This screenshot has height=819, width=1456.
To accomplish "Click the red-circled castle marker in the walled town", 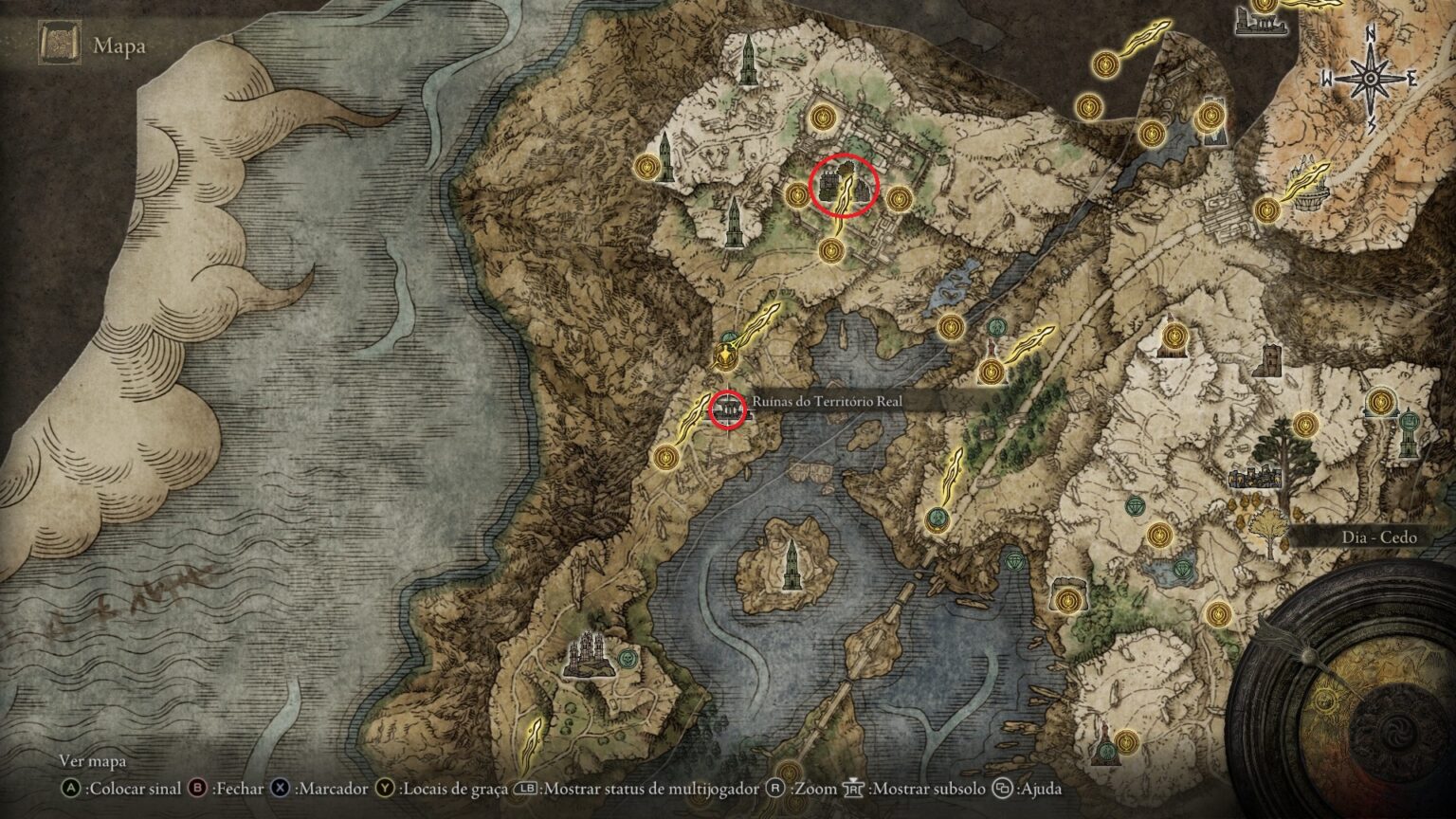I will (834, 187).
